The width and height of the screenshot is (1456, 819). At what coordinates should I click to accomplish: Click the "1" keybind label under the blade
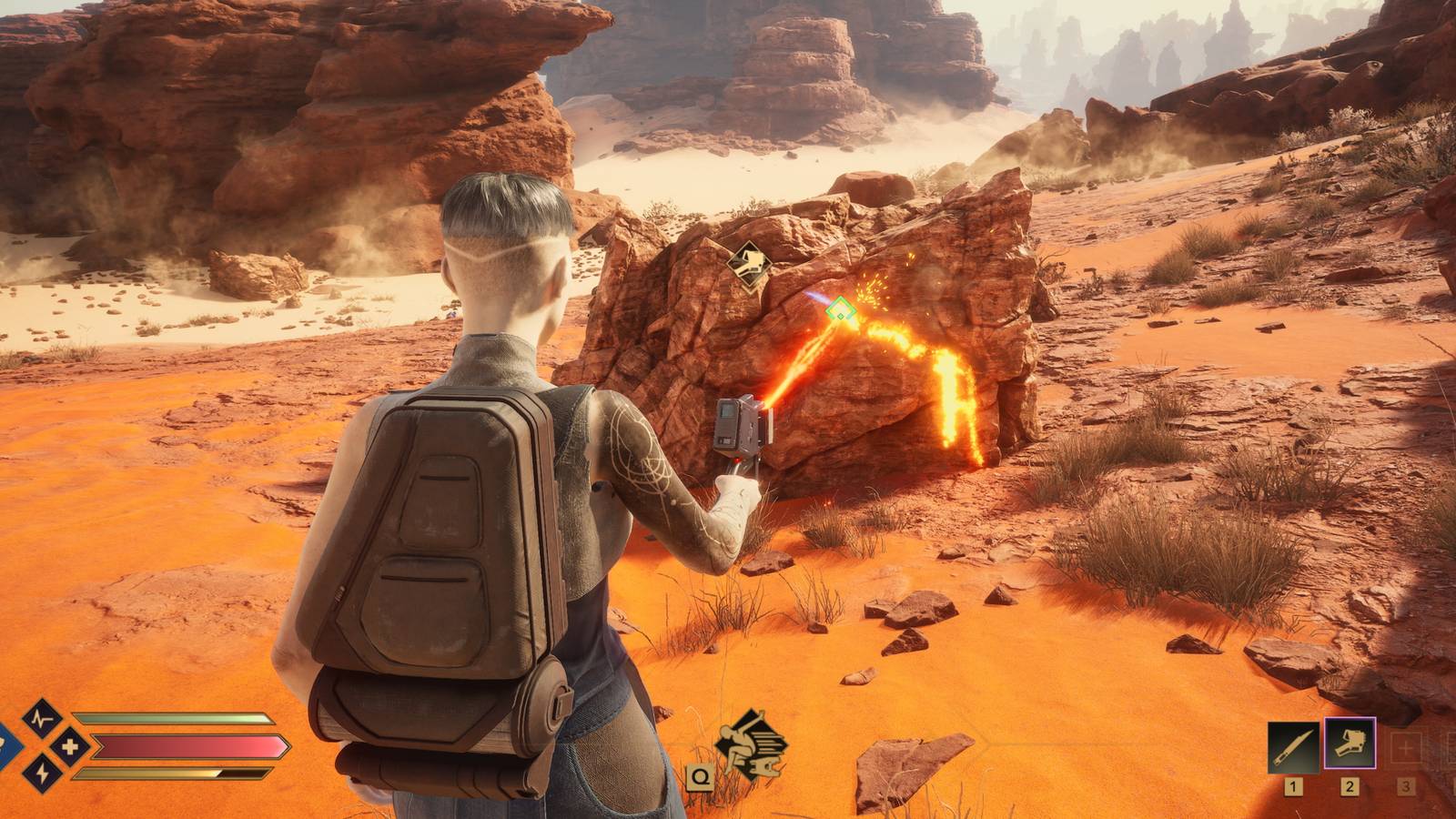[x=1293, y=788]
